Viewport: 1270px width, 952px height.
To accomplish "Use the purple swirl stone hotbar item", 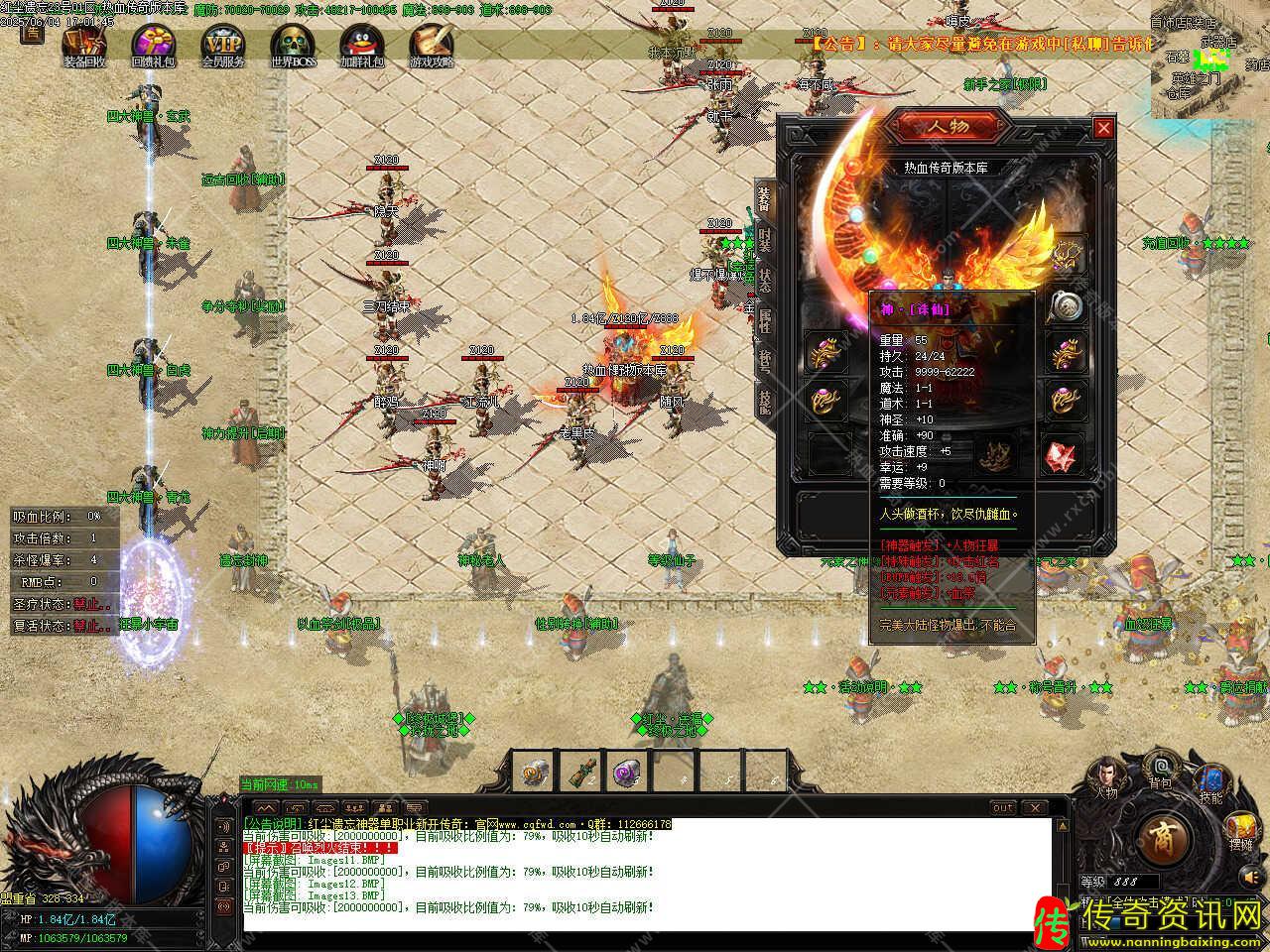I will coord(625,772).
